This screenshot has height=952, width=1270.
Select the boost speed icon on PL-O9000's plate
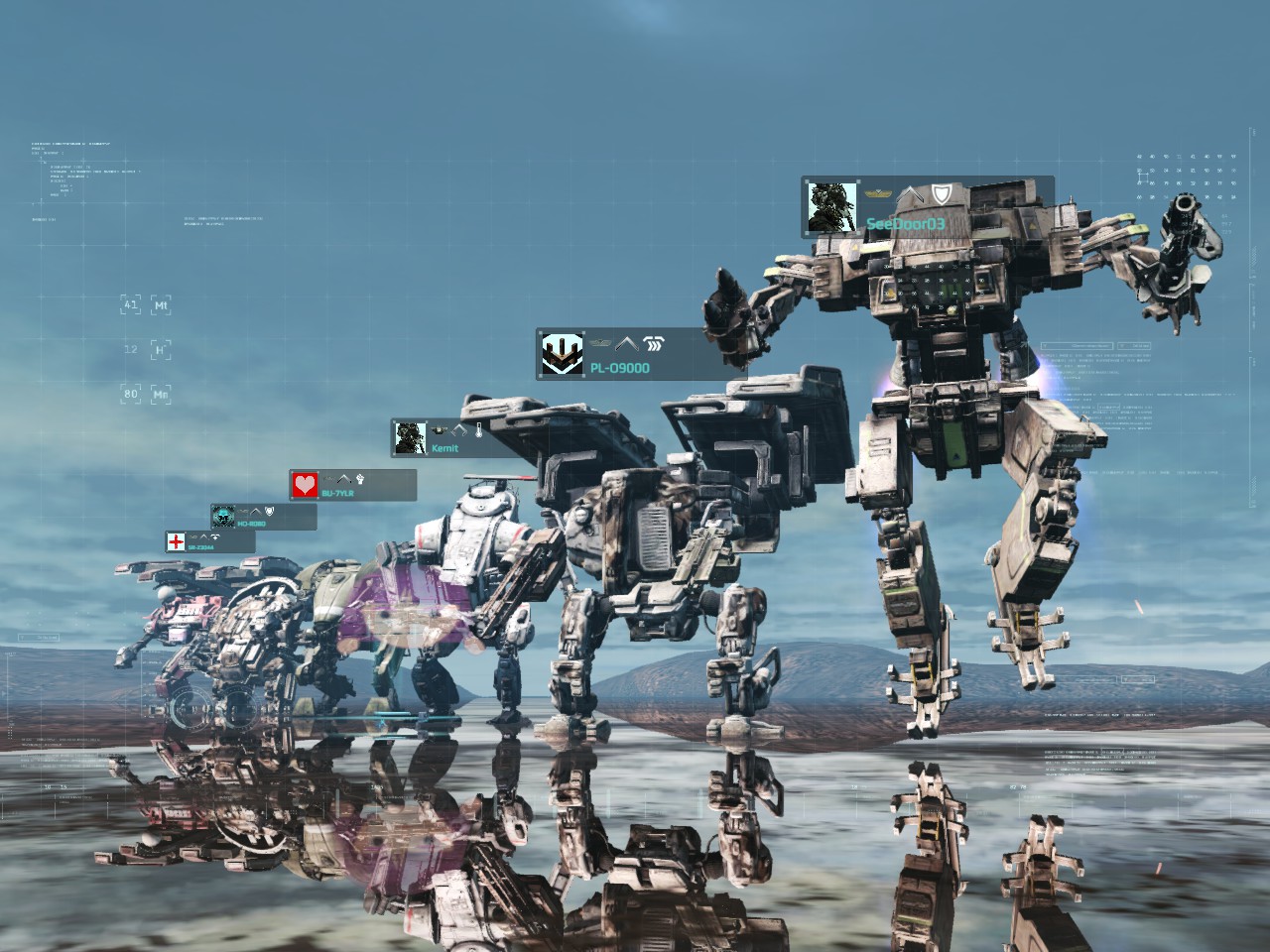tap(653, 343)
